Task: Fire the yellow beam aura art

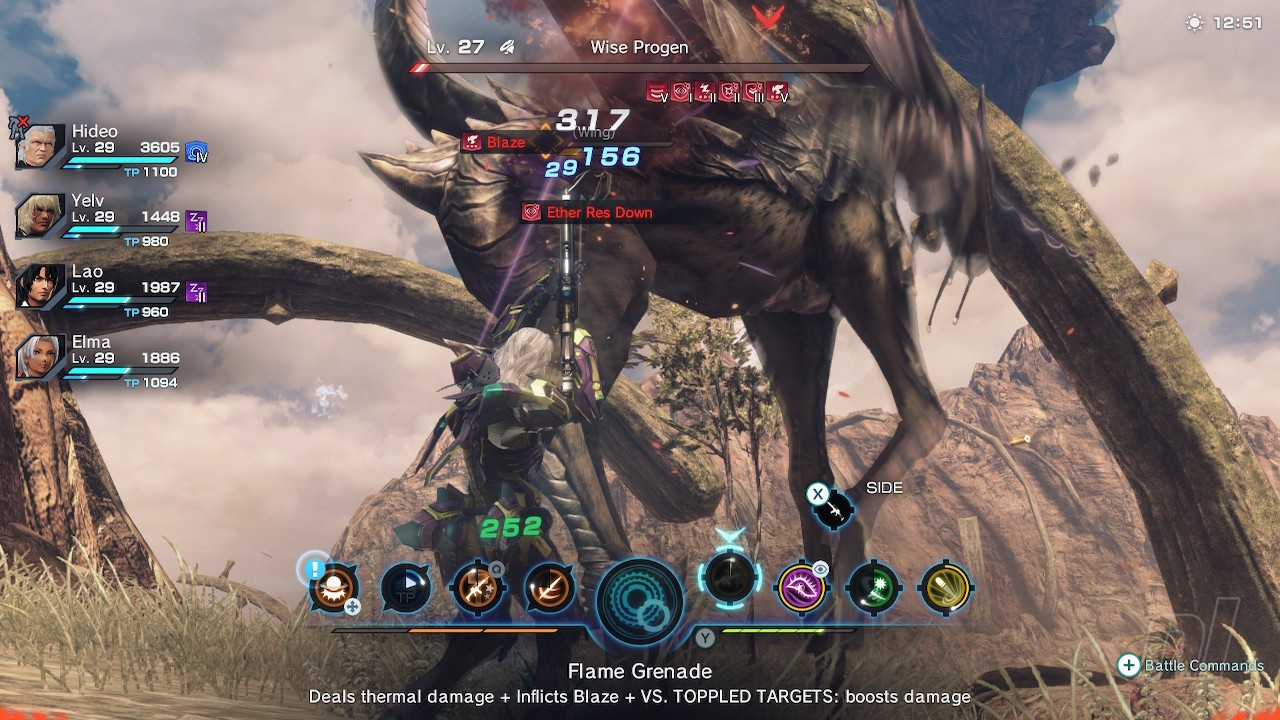Action: coord(945,588)
